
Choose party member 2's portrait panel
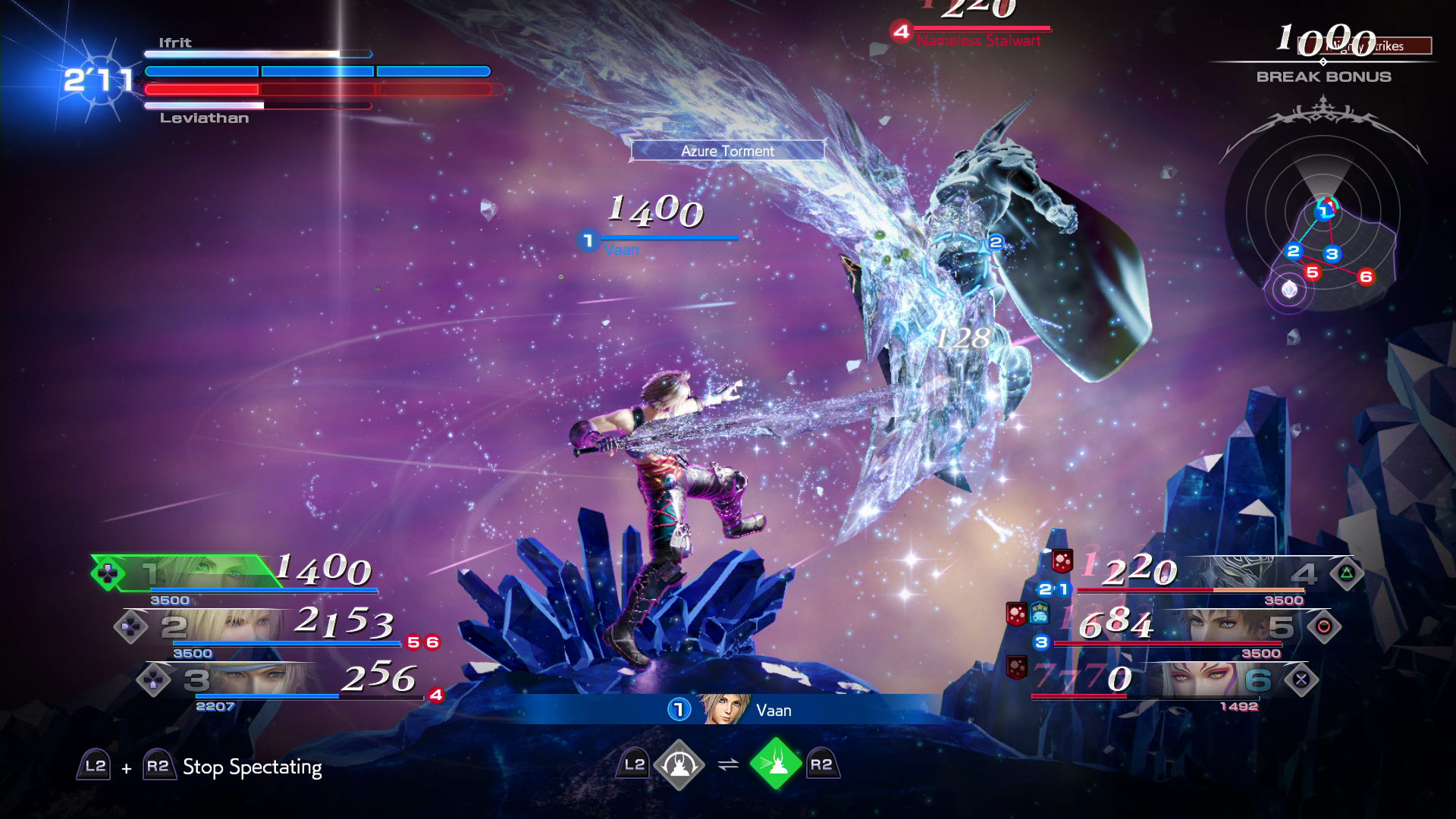coord(227,626)
